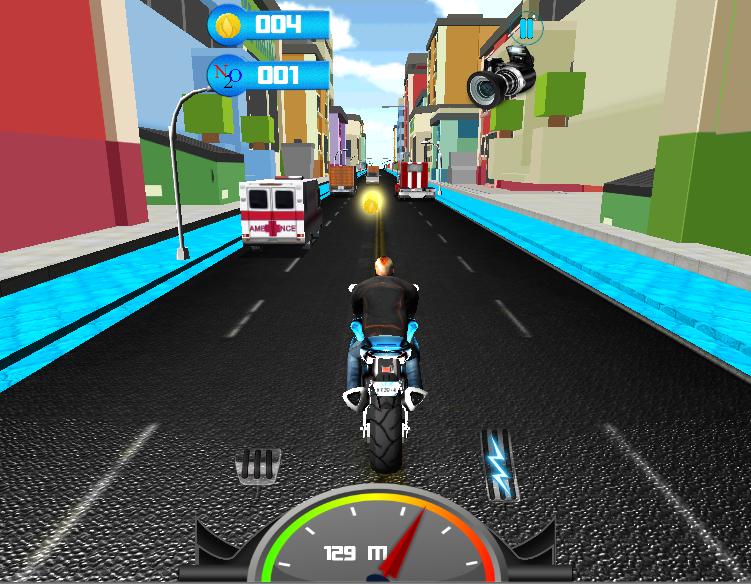This screenshot has height=584, width=751.
Task: Switch view using the camera icon
Action: (502, 77)
